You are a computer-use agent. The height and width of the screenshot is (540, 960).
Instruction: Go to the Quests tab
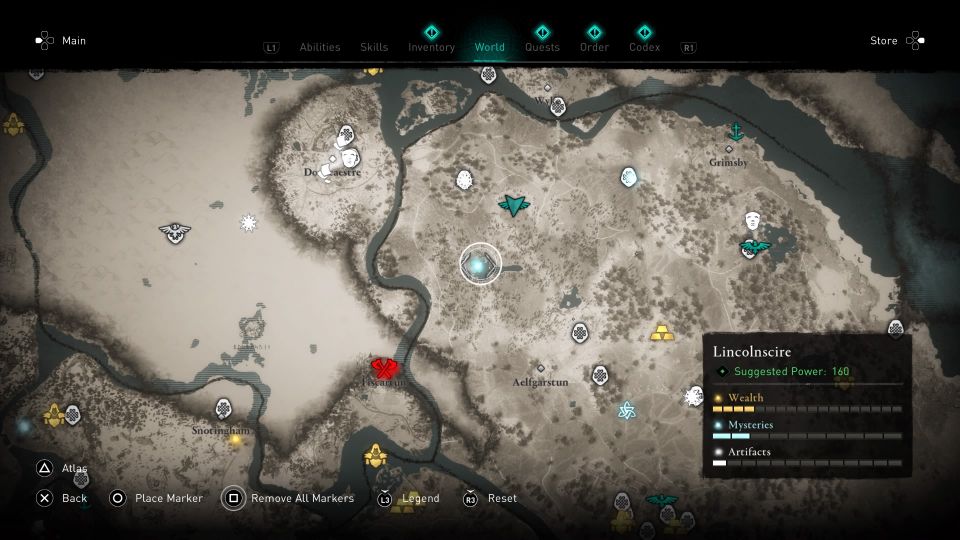click(542, 47)
